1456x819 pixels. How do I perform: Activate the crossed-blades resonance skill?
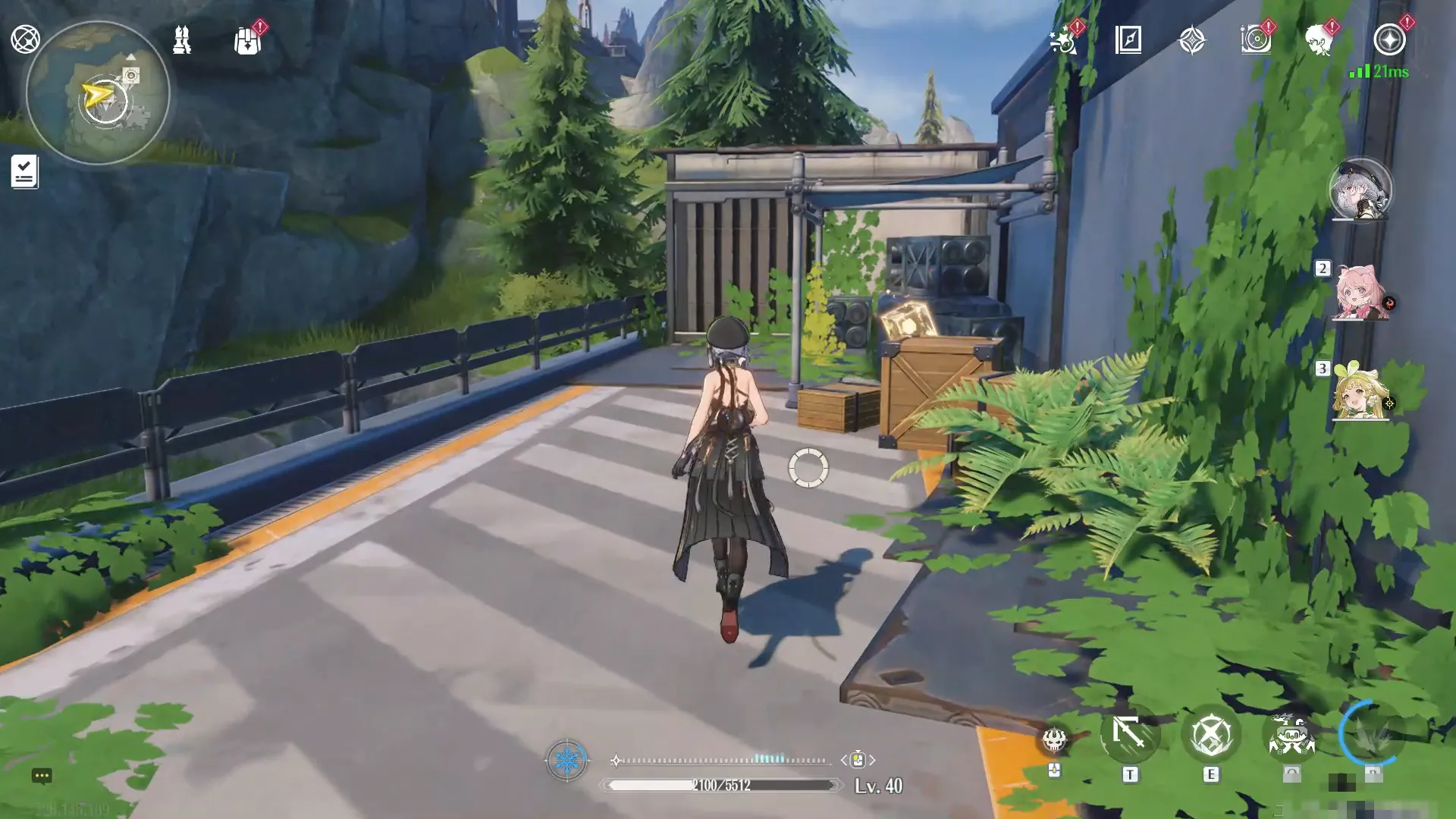(1210, 734)
